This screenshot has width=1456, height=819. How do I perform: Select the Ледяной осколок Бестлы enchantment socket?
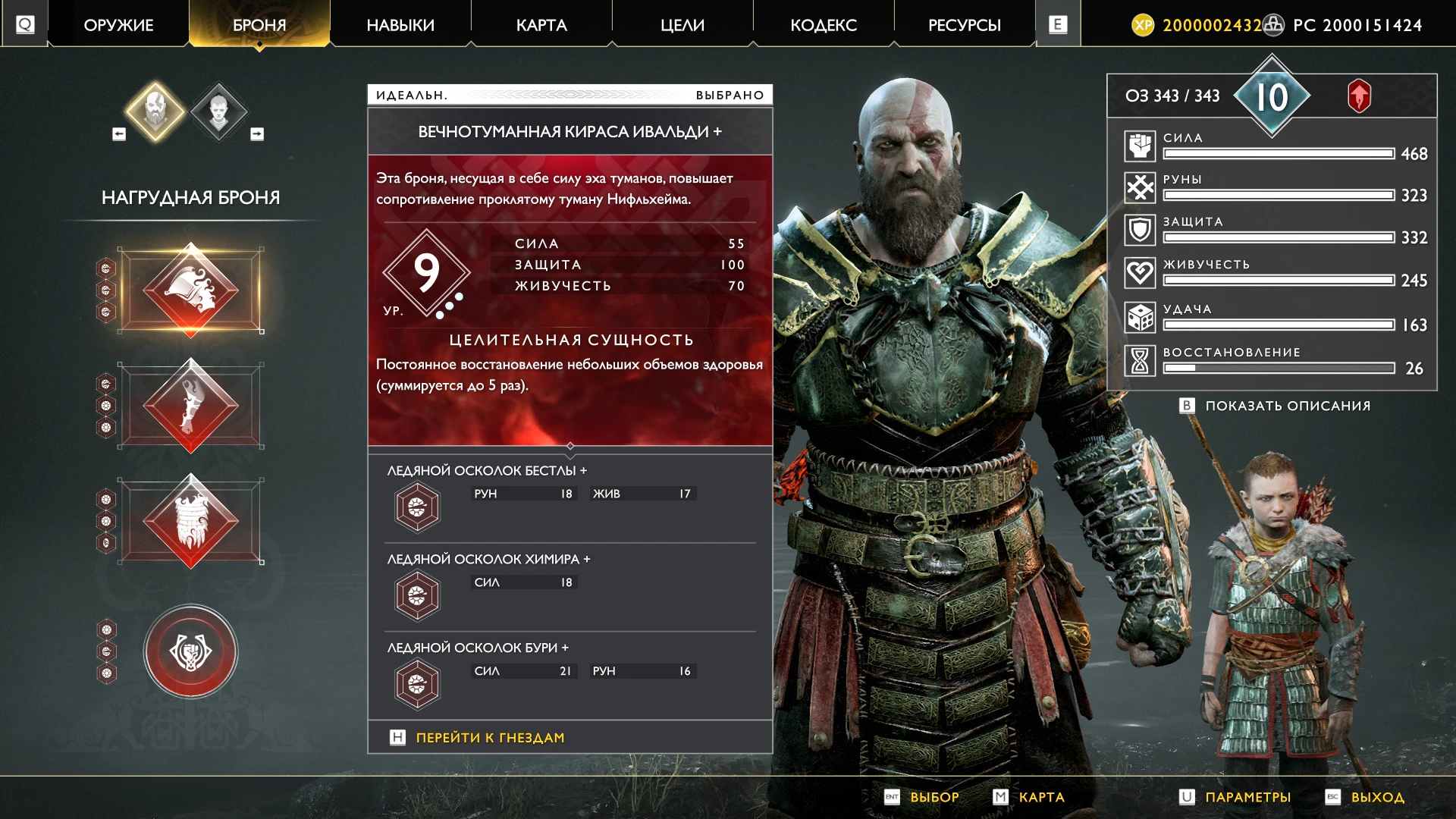(416, 505)
